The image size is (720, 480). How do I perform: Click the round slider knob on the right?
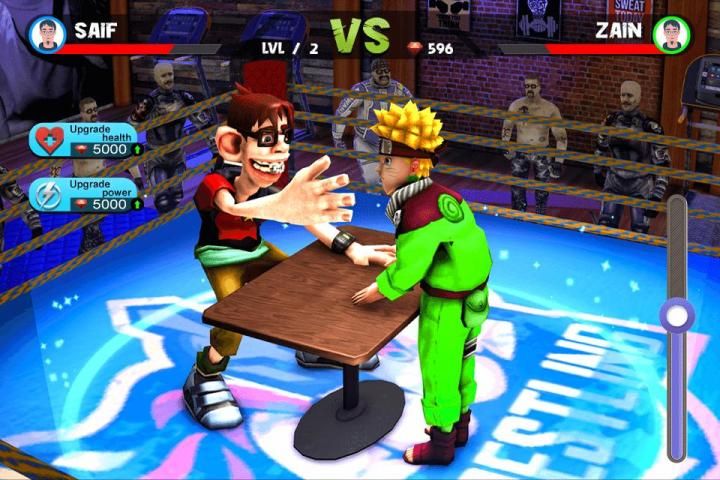coord(677,317)
